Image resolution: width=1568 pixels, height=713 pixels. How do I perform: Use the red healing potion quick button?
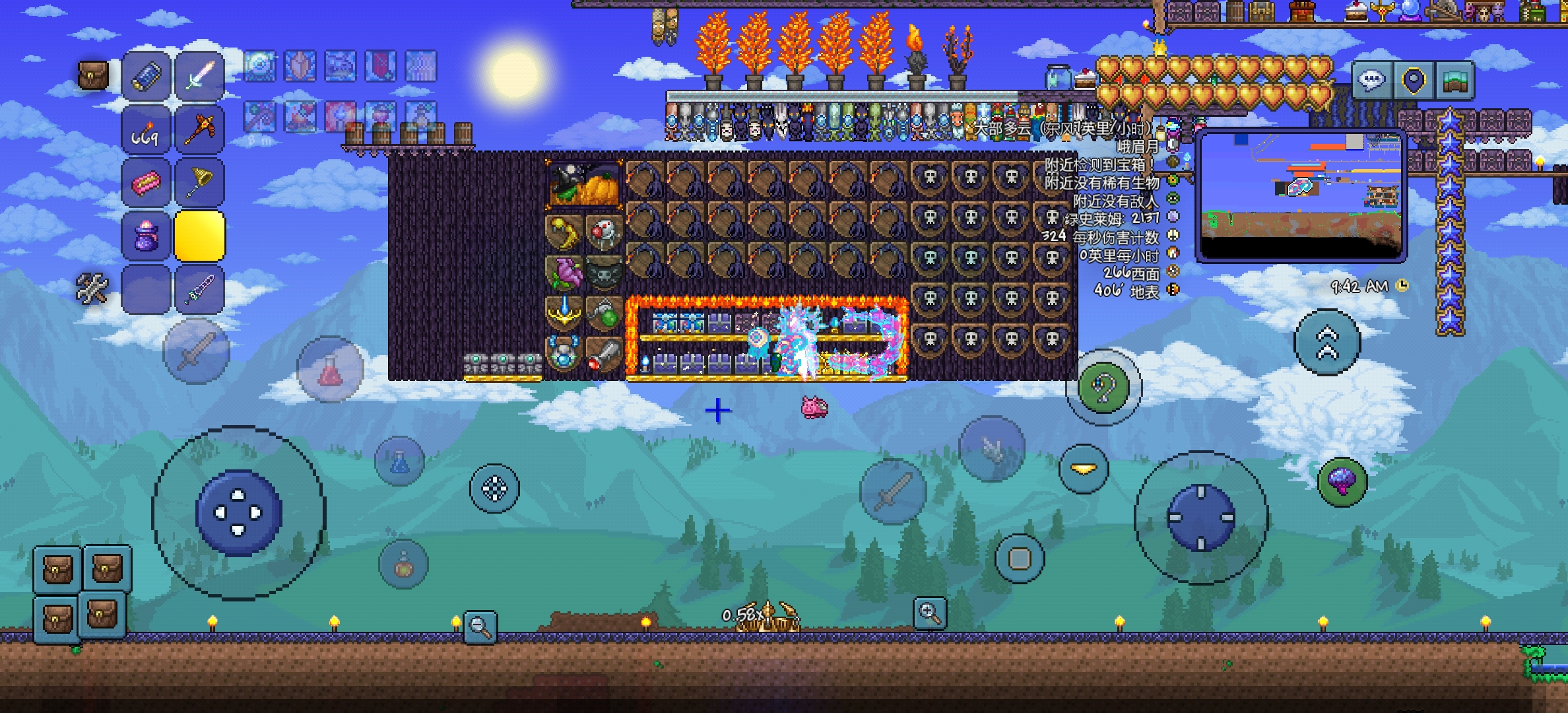330,370
